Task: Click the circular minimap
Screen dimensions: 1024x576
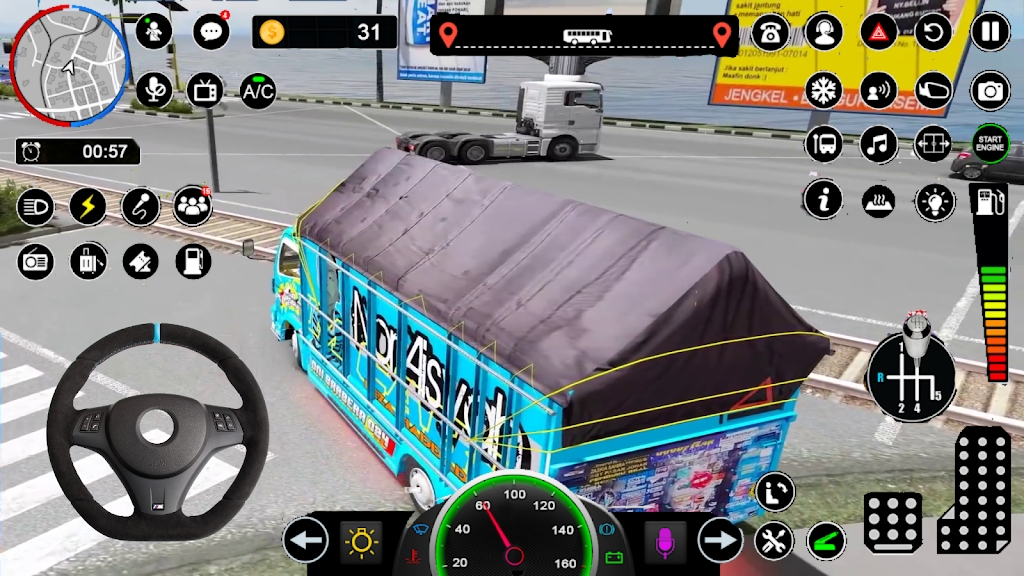Action: pyautogui.click(x=67, y=57)
